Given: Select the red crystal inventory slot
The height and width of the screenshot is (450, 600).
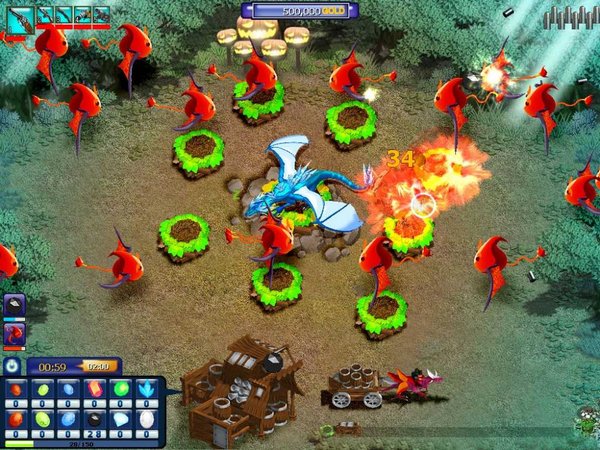Looking at the screenshot, I should click(x=96, y=389).
